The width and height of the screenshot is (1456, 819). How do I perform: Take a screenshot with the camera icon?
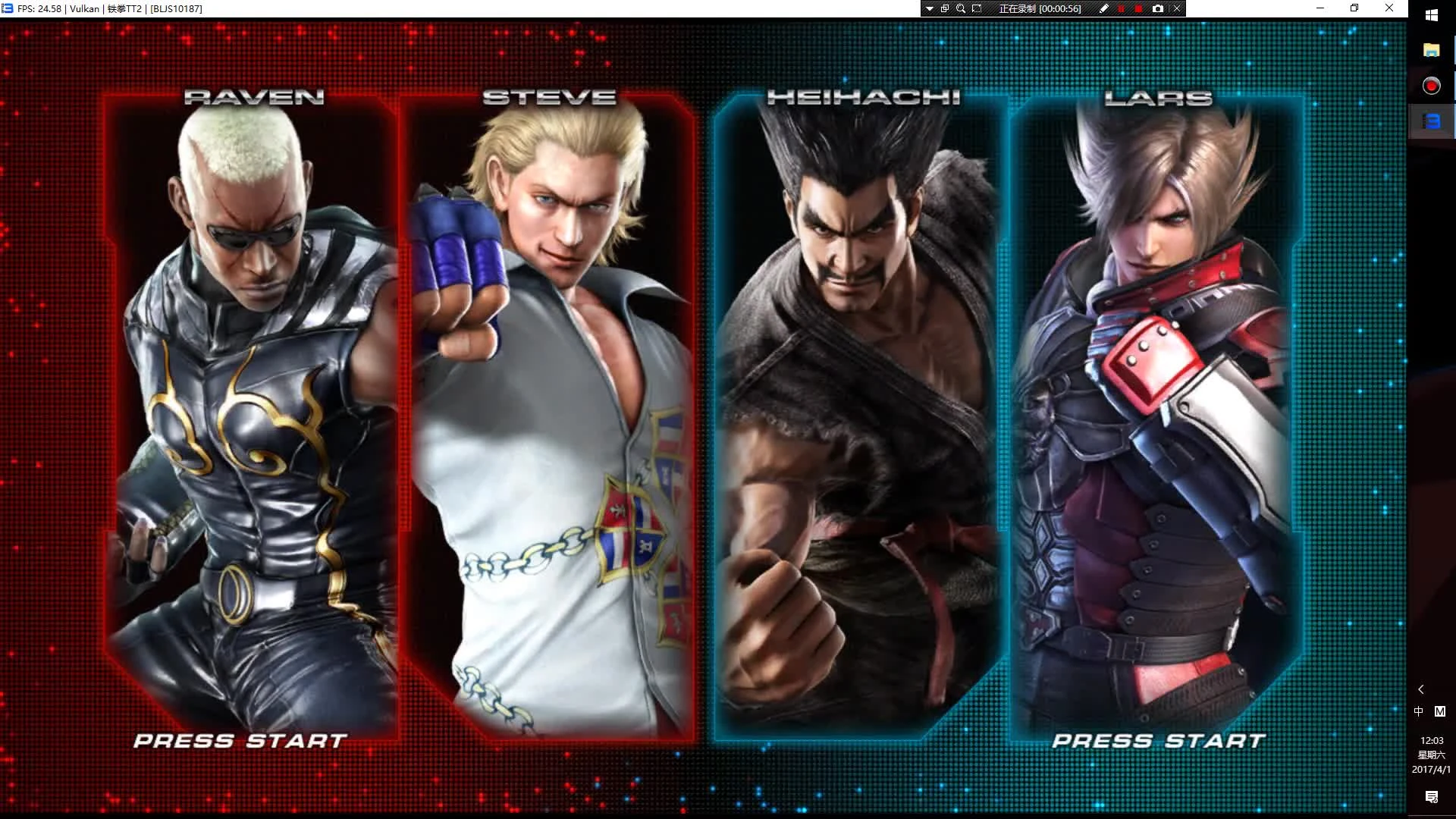[1158, 8]
